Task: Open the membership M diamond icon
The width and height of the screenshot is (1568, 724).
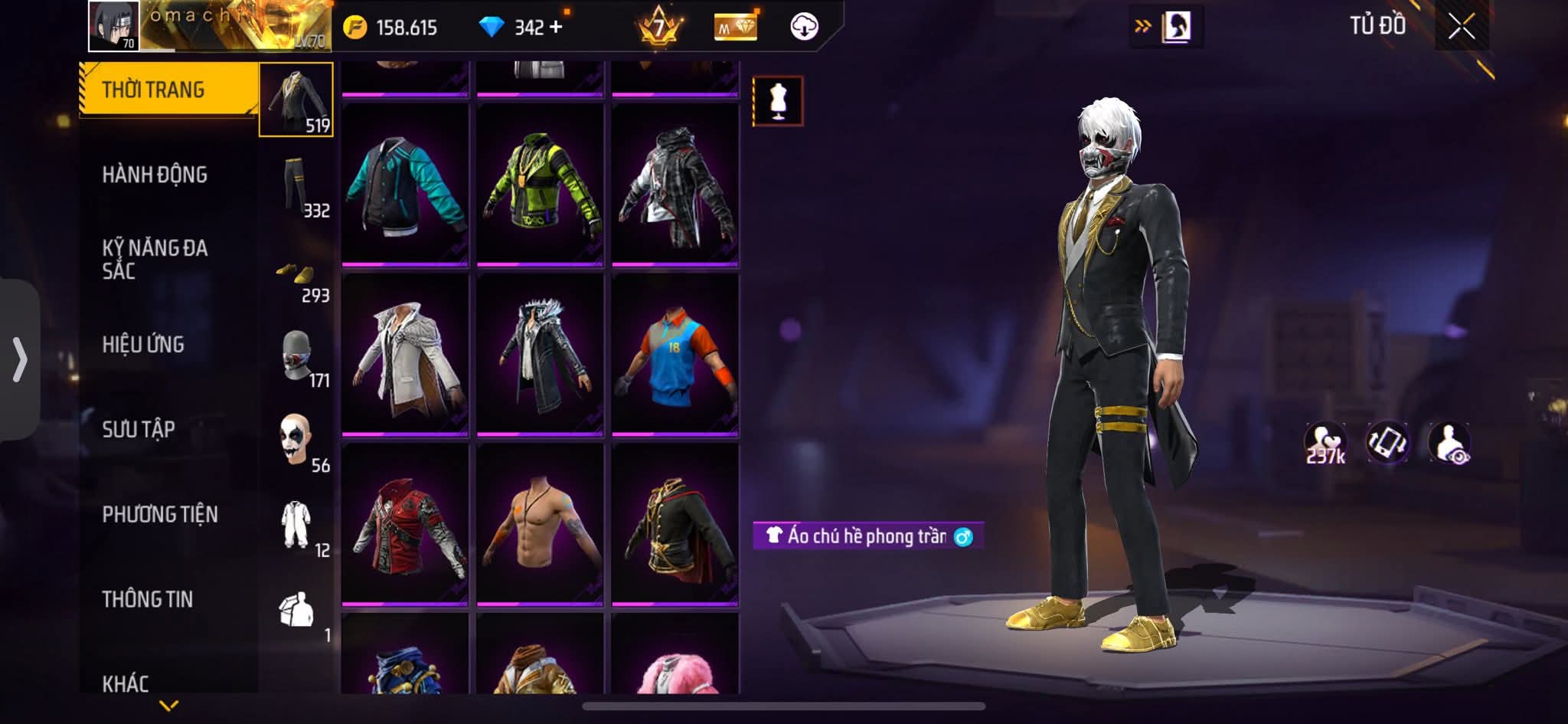Action: click(737, 25)
